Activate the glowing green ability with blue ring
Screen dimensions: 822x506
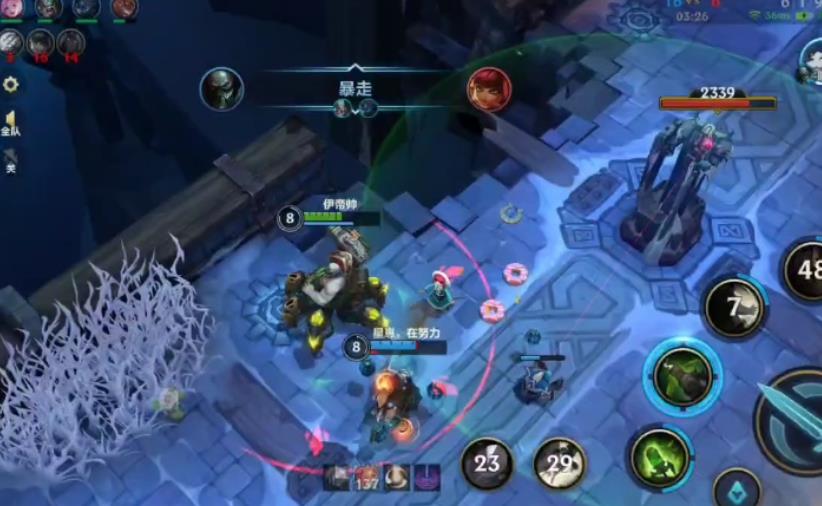pyautogui.click(x=682, y=377)
